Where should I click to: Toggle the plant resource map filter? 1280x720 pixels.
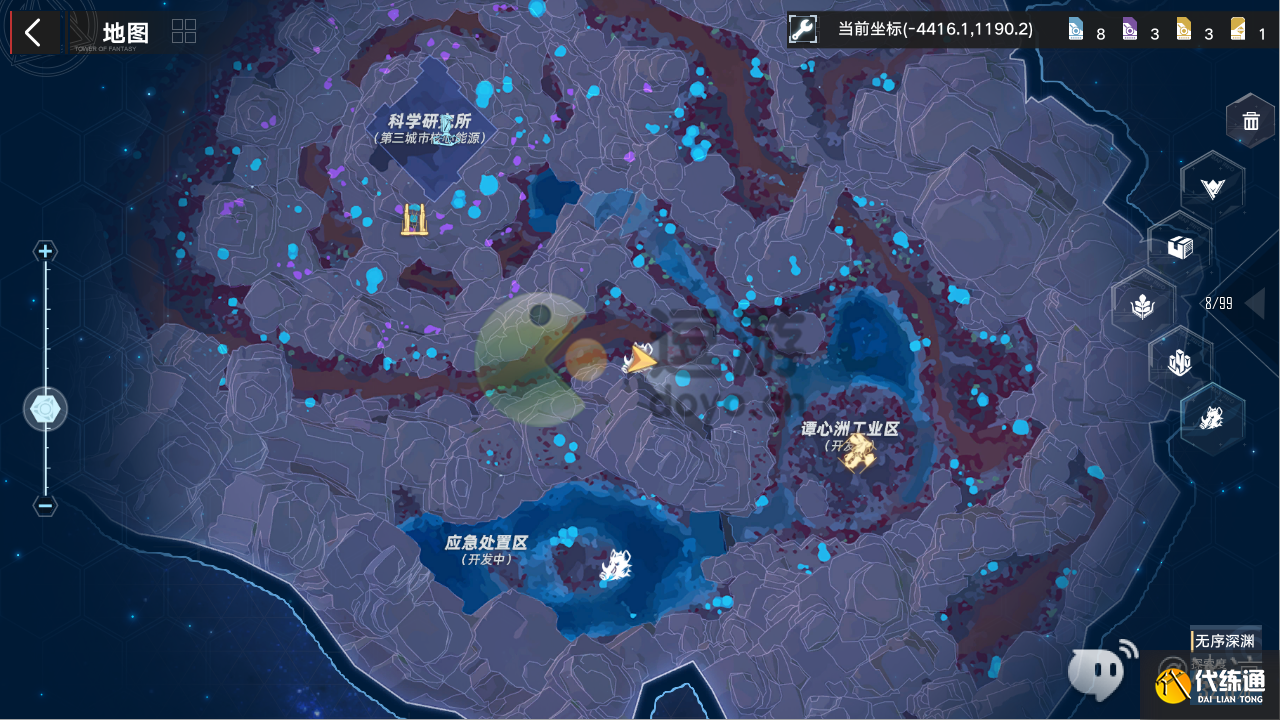1143,305
